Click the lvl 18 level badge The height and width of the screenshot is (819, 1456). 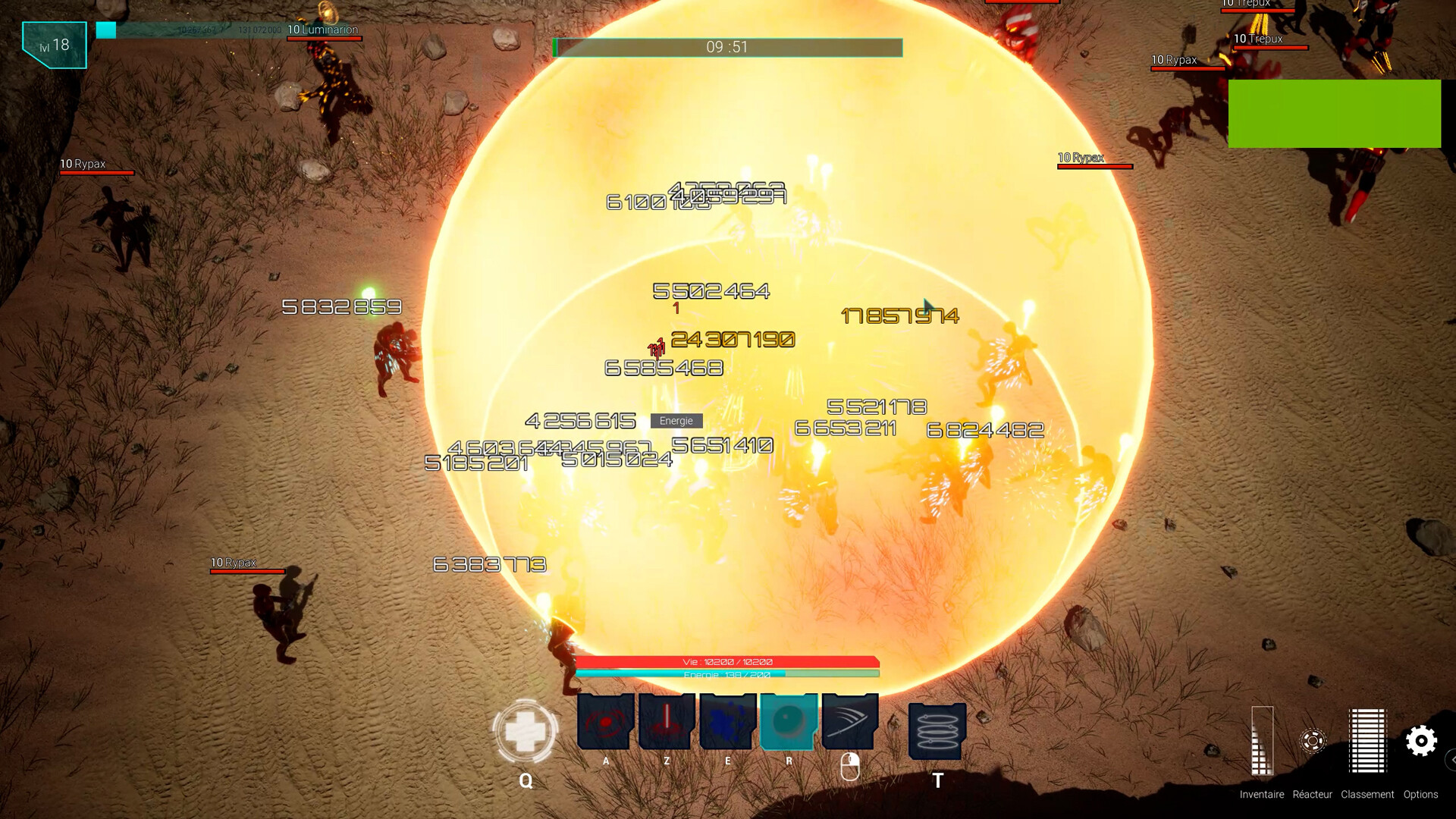pyautogui.click(x=53, y=44)
